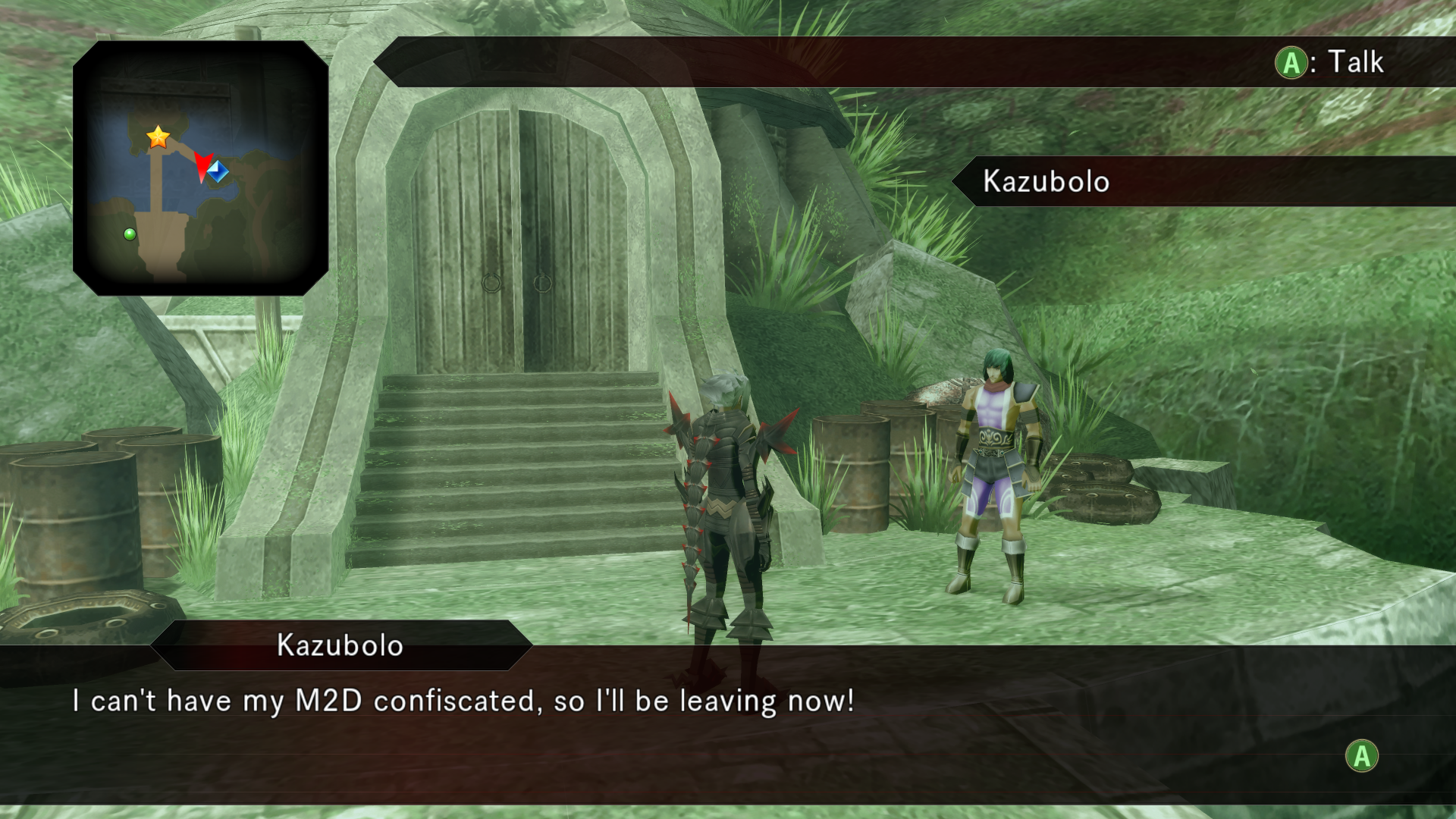
Task: Select the gold star marker on minimap
Action: (158, 136)
